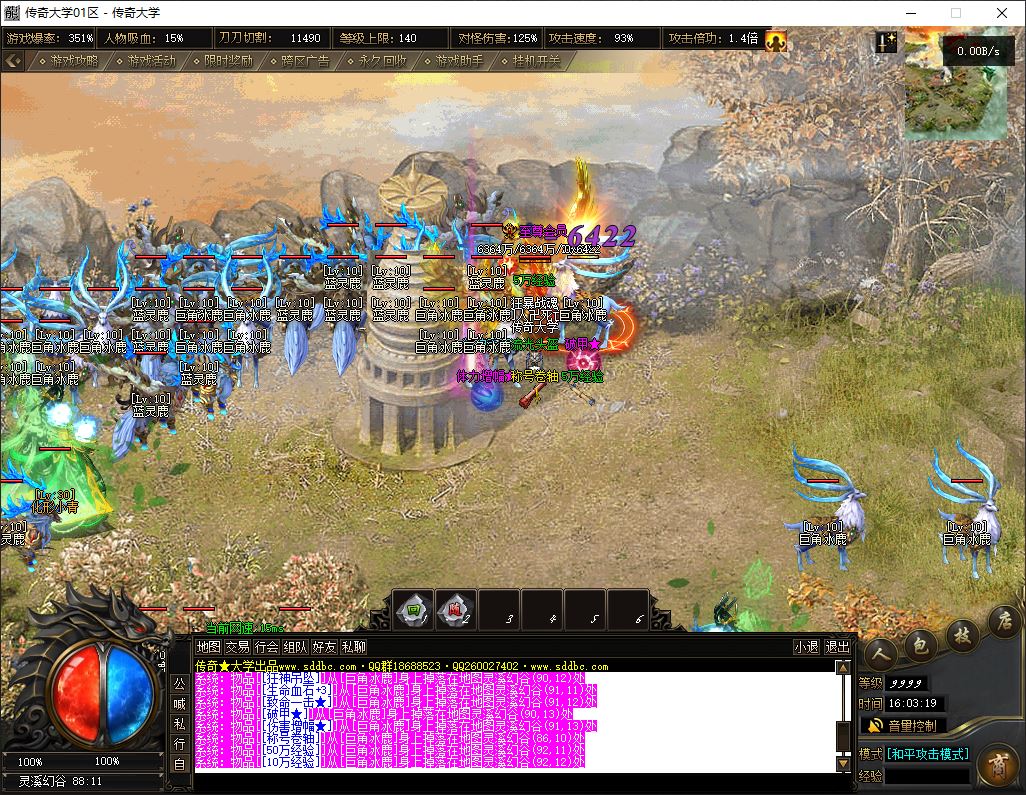This screenshot has height=795, width=1026.
Task: Collapse the top menu with the arrow button
Action: click(12, 60)
